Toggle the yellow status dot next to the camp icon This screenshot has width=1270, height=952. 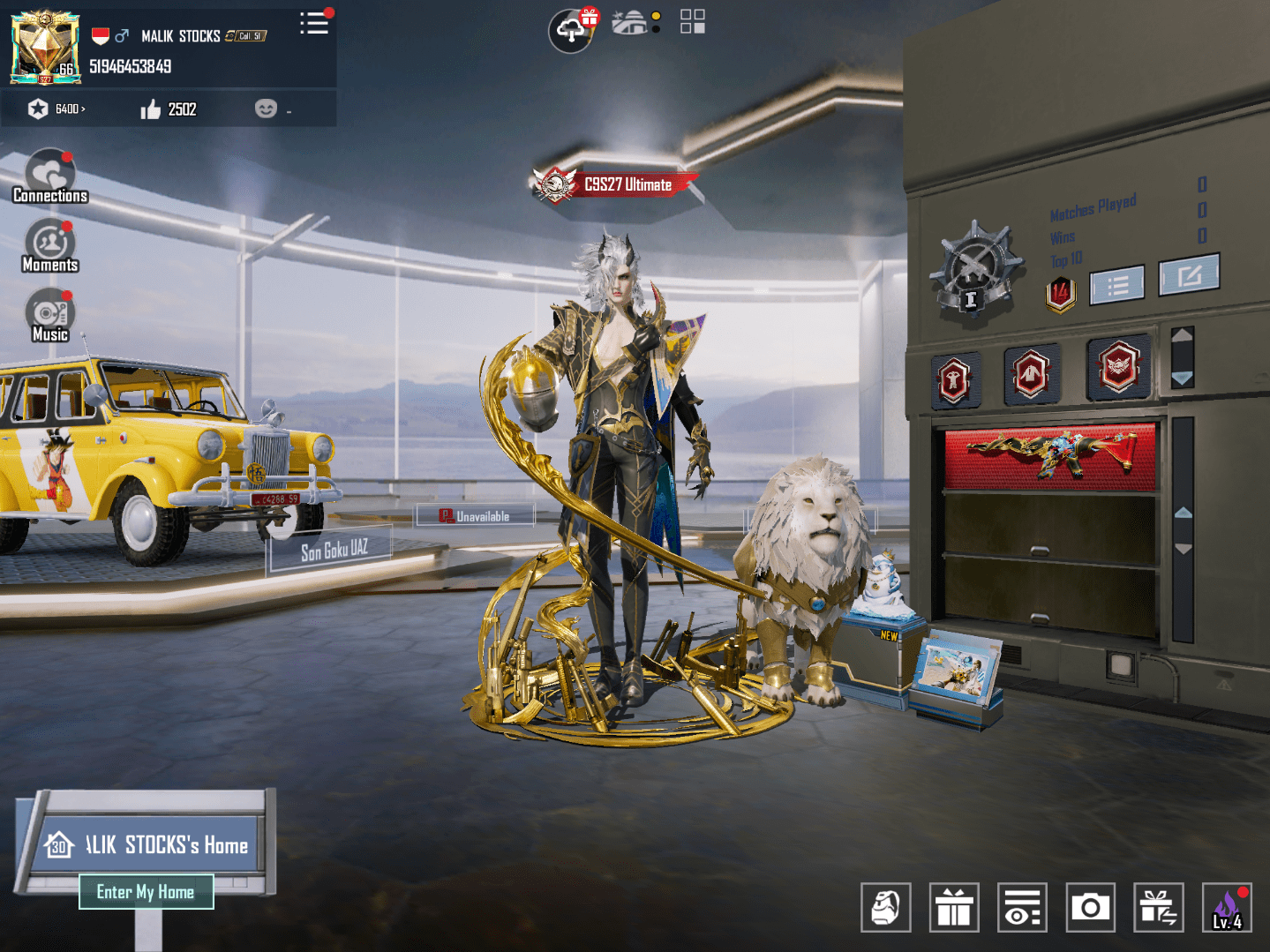tap(656, 17)
